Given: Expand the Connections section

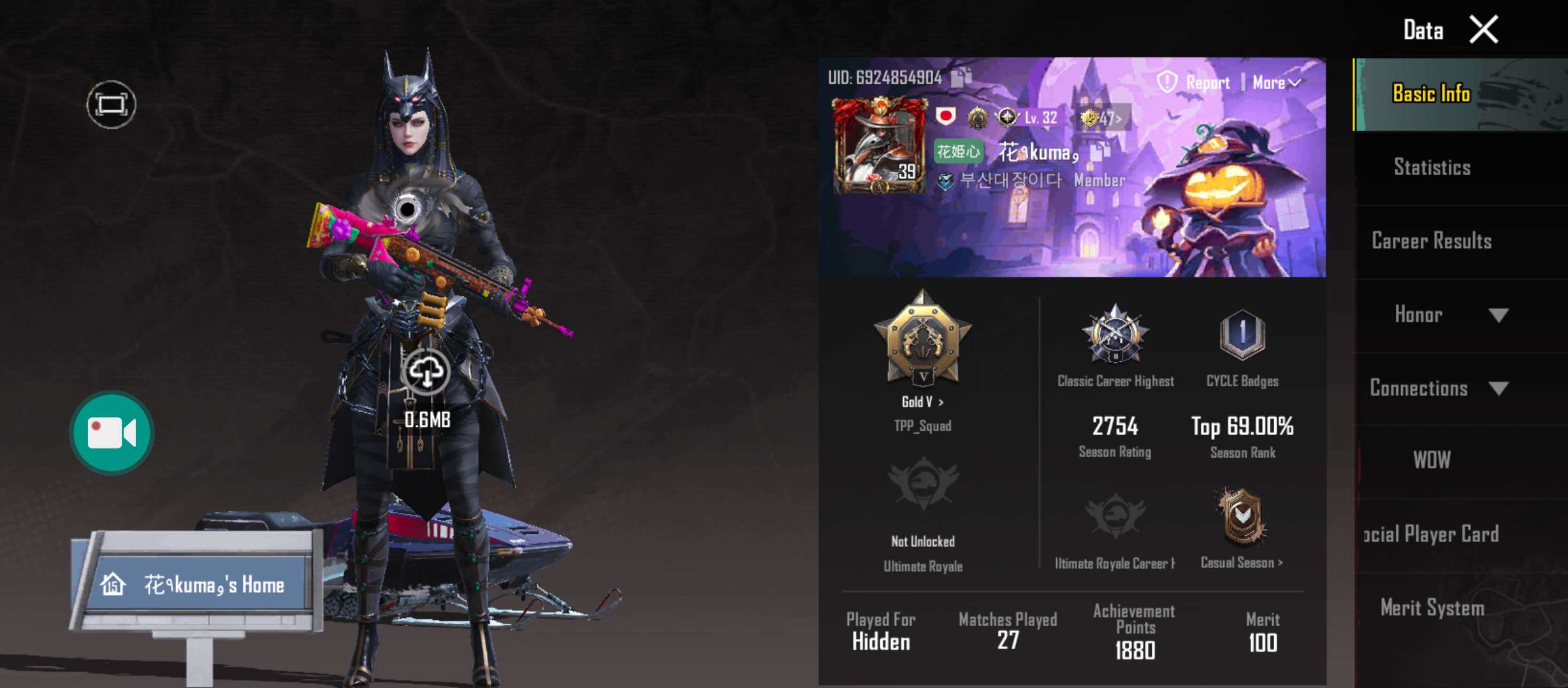Looking at the screenshot, I should coord(1498,388).
